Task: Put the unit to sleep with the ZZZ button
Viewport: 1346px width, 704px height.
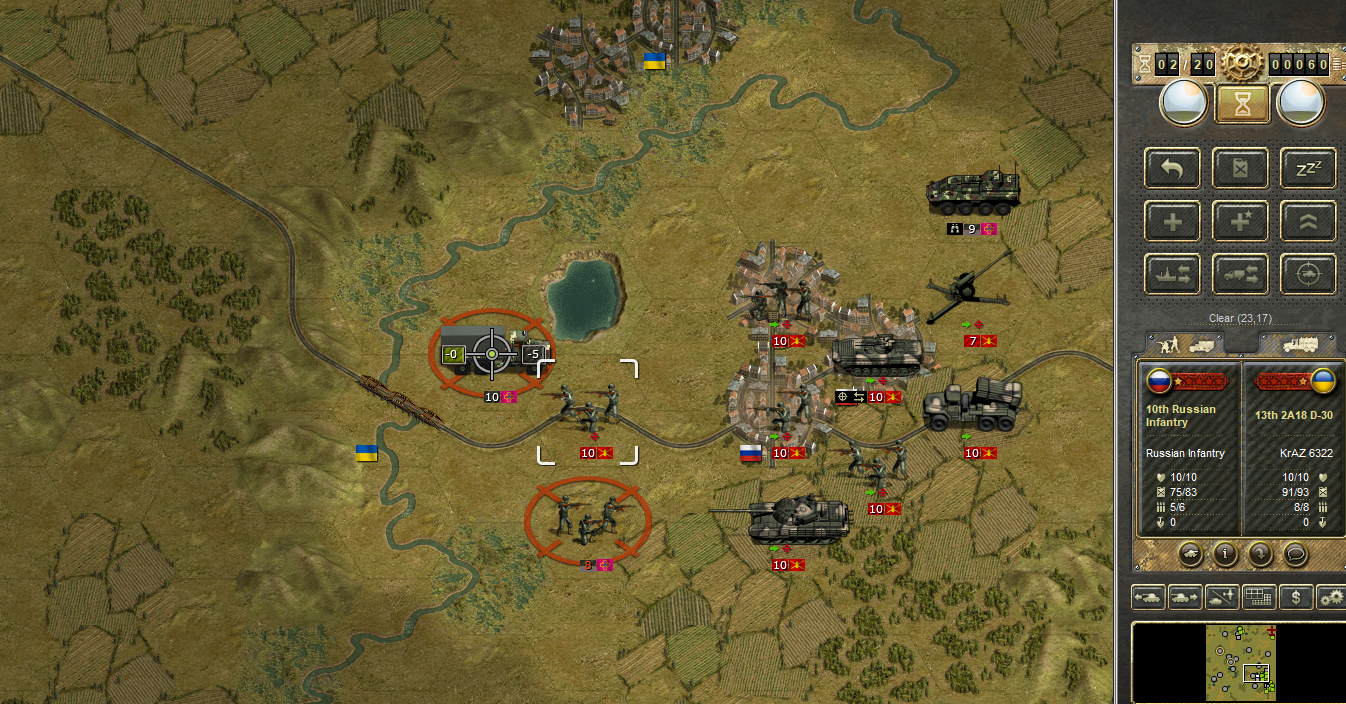Action: click(1308, 168)
